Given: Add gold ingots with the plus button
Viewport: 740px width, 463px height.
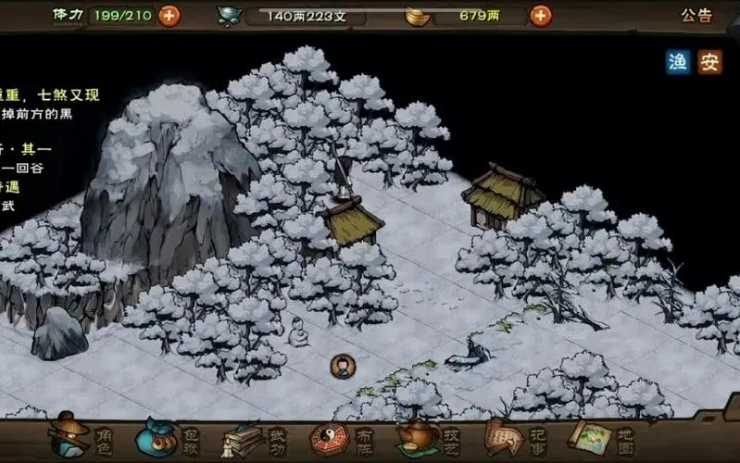Looking at the screenshot, I should 540,15.
